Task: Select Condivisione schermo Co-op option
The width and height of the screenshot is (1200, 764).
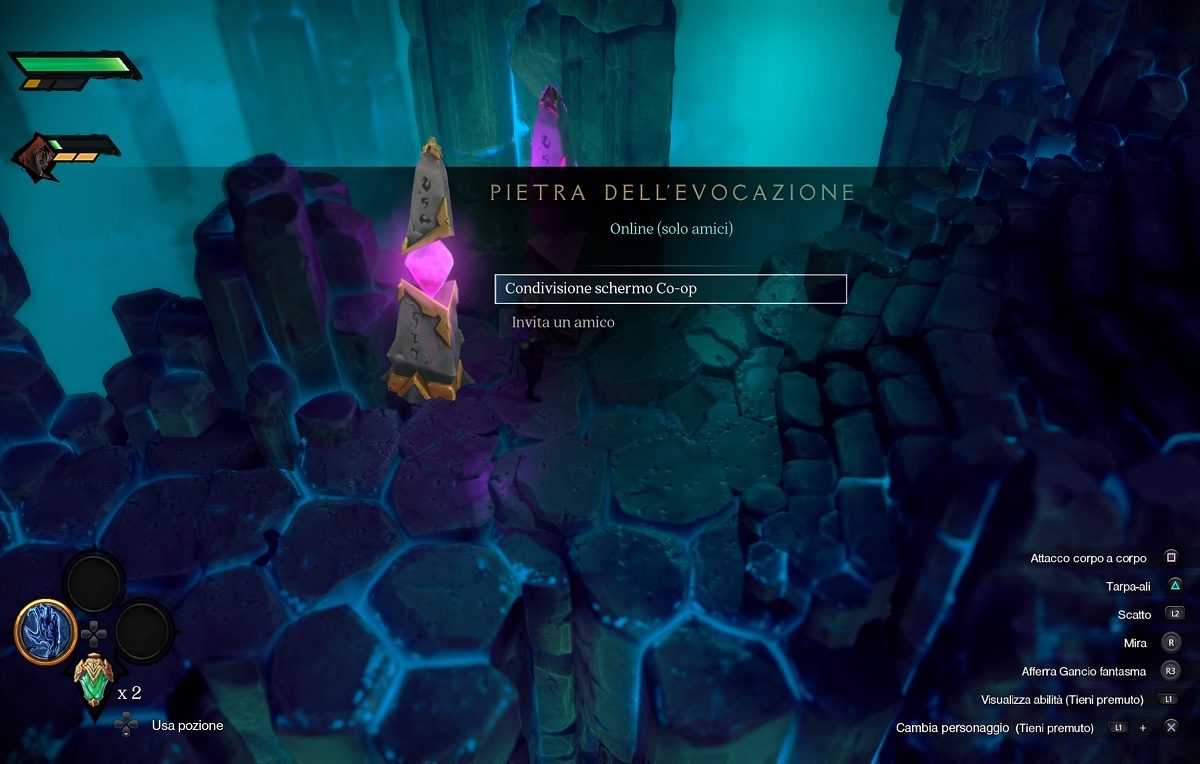Action: point(670,289)
